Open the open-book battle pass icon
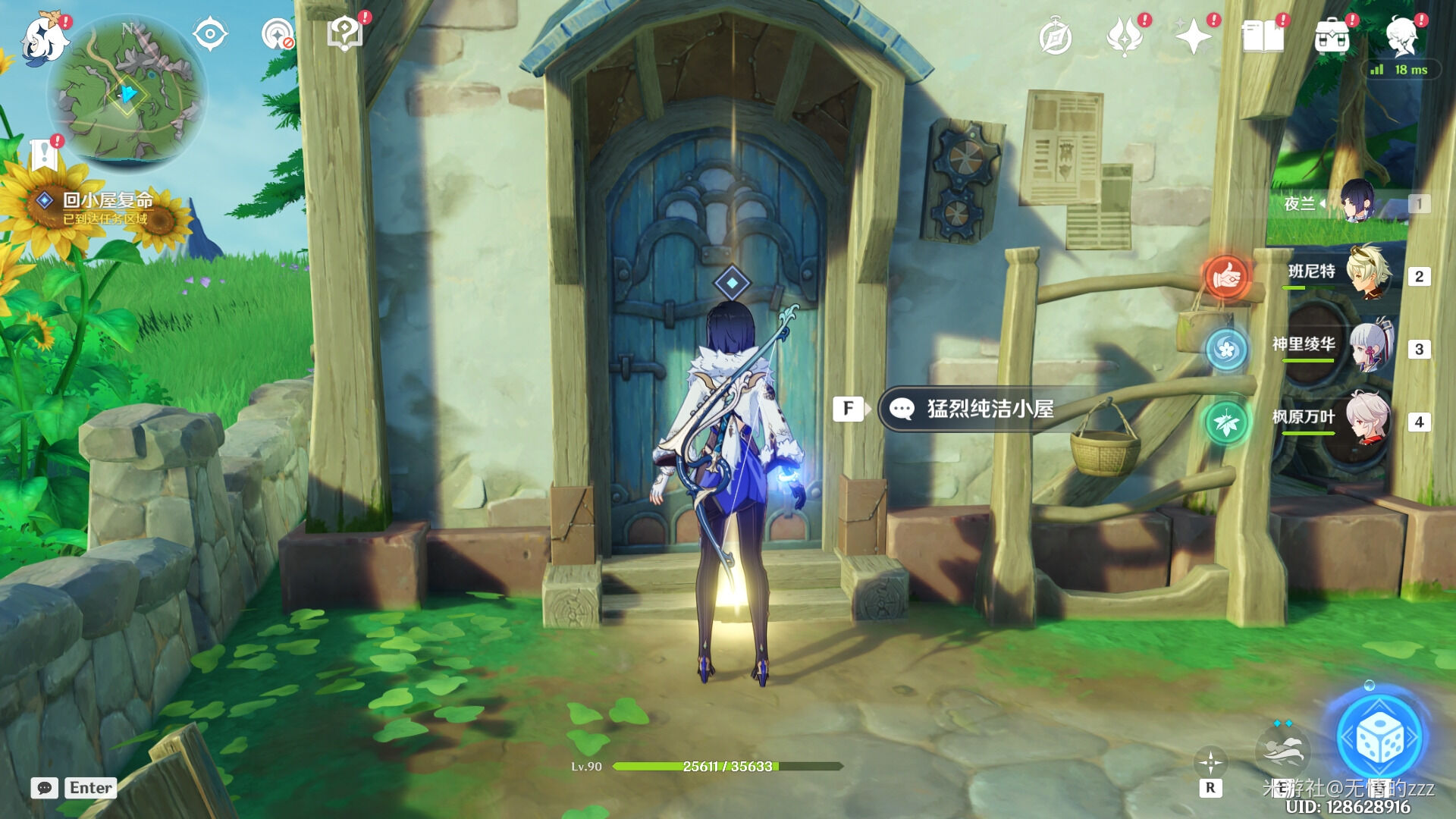Screen dimensions: 1456x819 1263,36
